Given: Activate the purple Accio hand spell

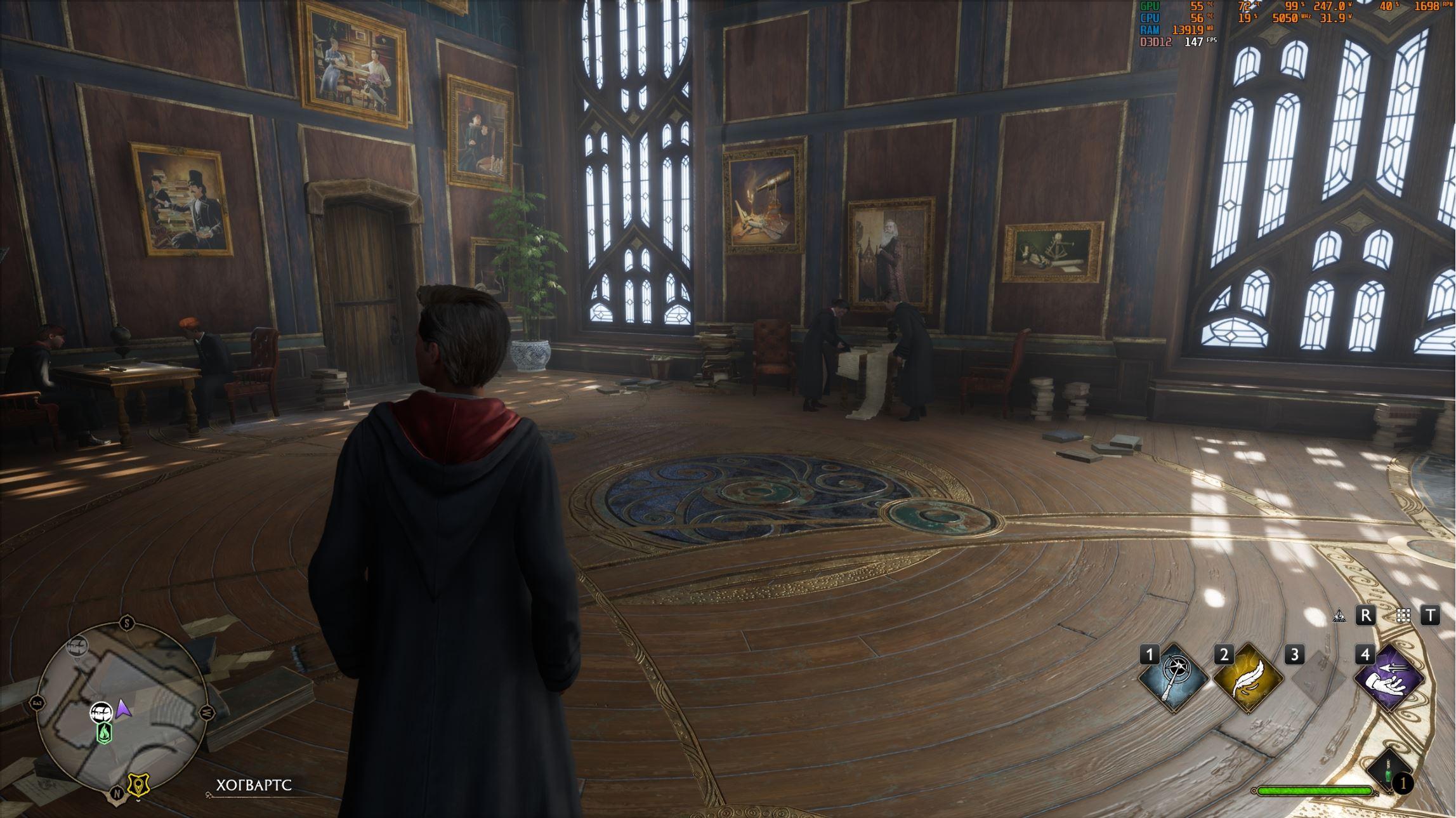Looking at the screenshot, I should click(1389, 678).
